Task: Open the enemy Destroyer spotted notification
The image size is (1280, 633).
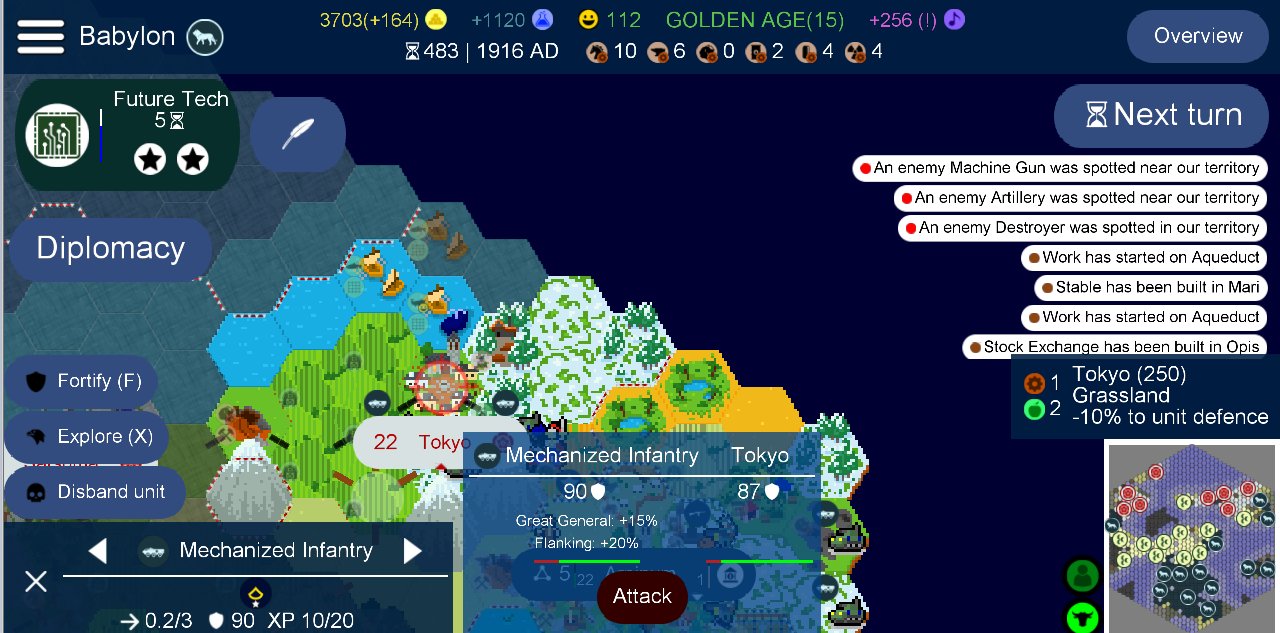Action: click(x=1082, y=228)
